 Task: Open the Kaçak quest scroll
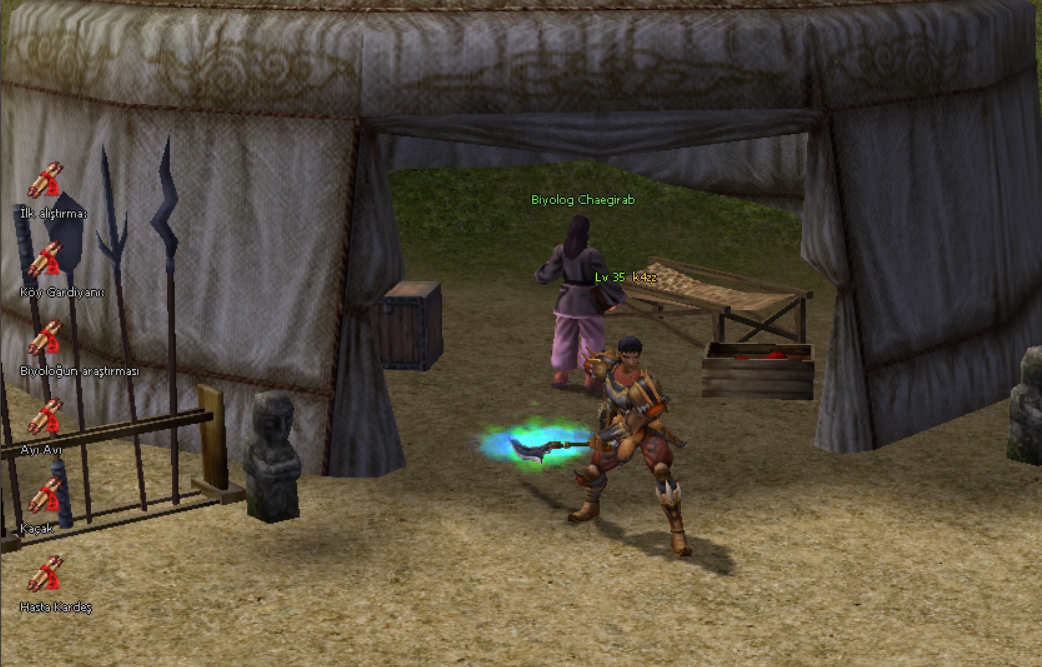45,495
